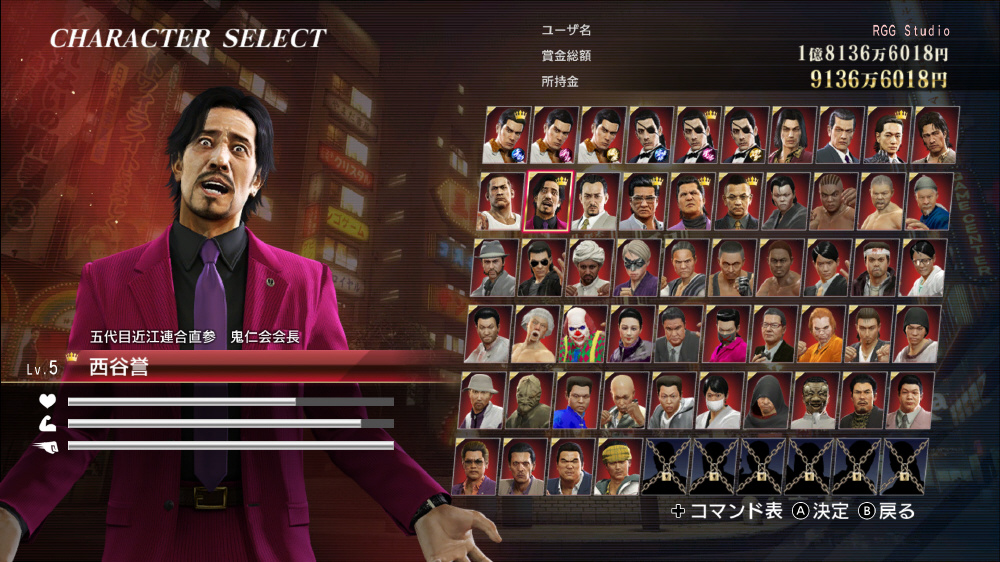Image resolution: width=1000 pixels, height=562 pixels.
Task: Select the highlighted Nishitani portrait in magenta suit
Action: click(546, 201)
